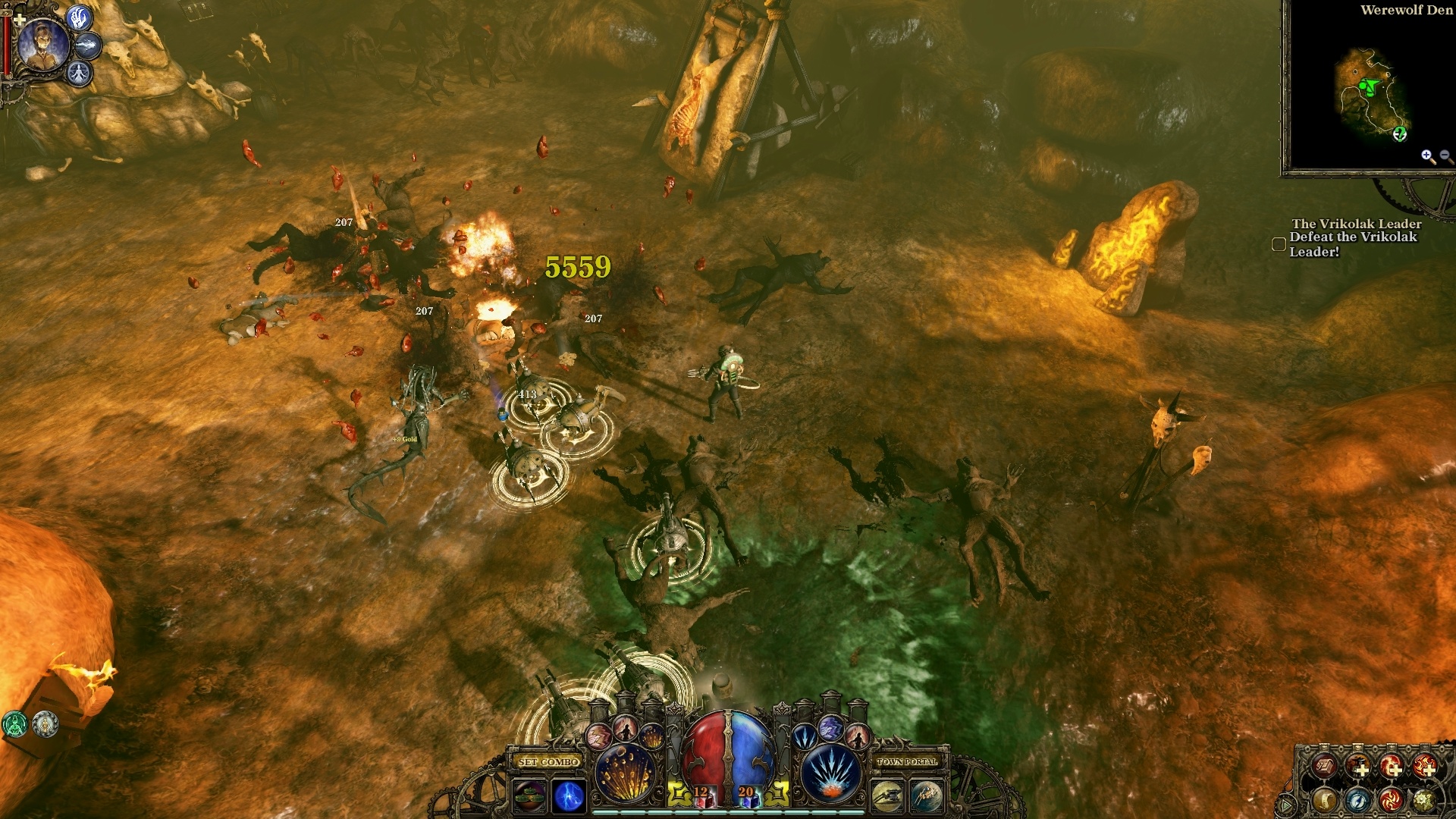Toggle the Vrikolak Leader quest checkbox
This screenshot has height=819, width=1456.
(1279, 244)
